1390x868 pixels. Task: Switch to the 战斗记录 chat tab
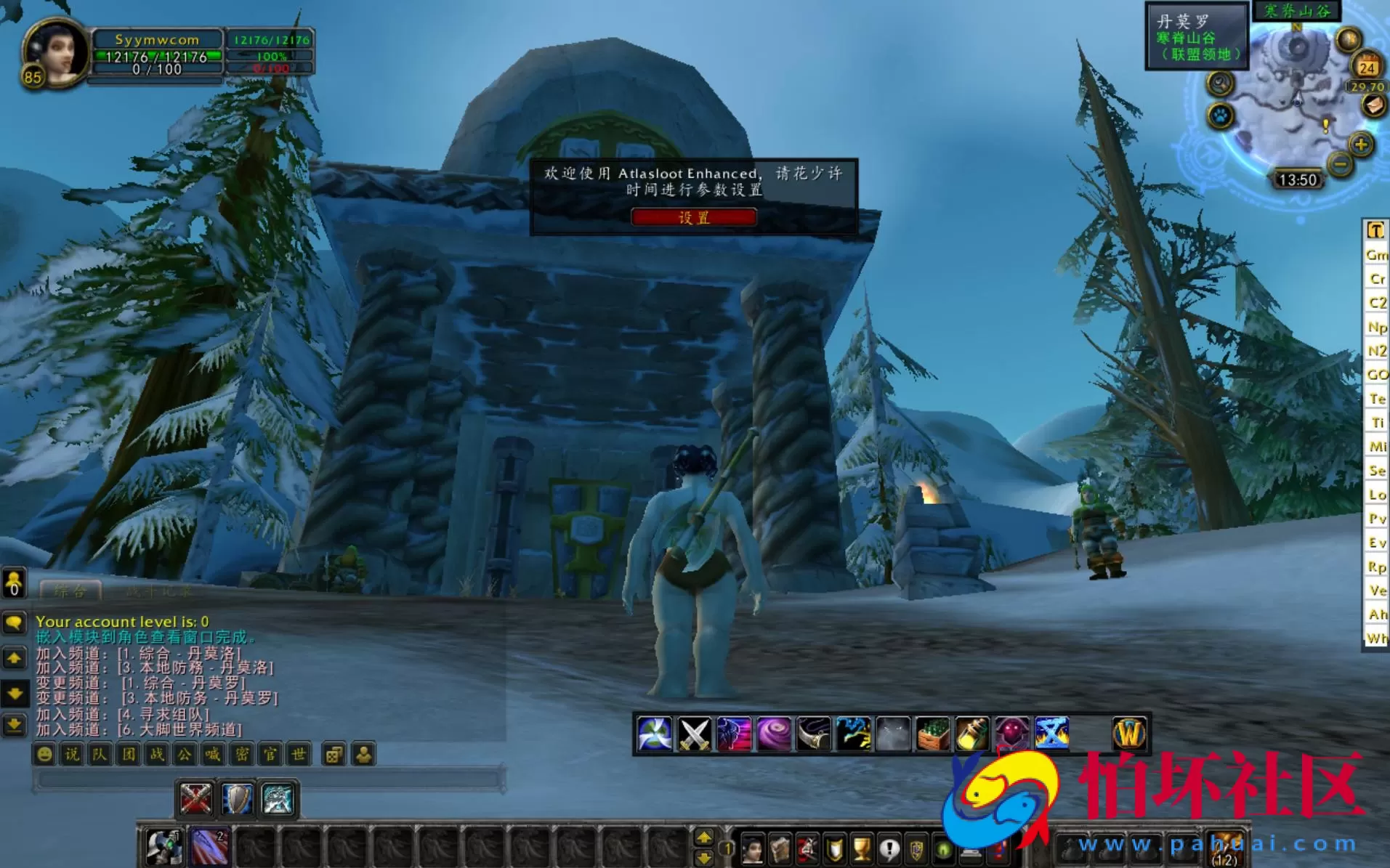[160, 590]
